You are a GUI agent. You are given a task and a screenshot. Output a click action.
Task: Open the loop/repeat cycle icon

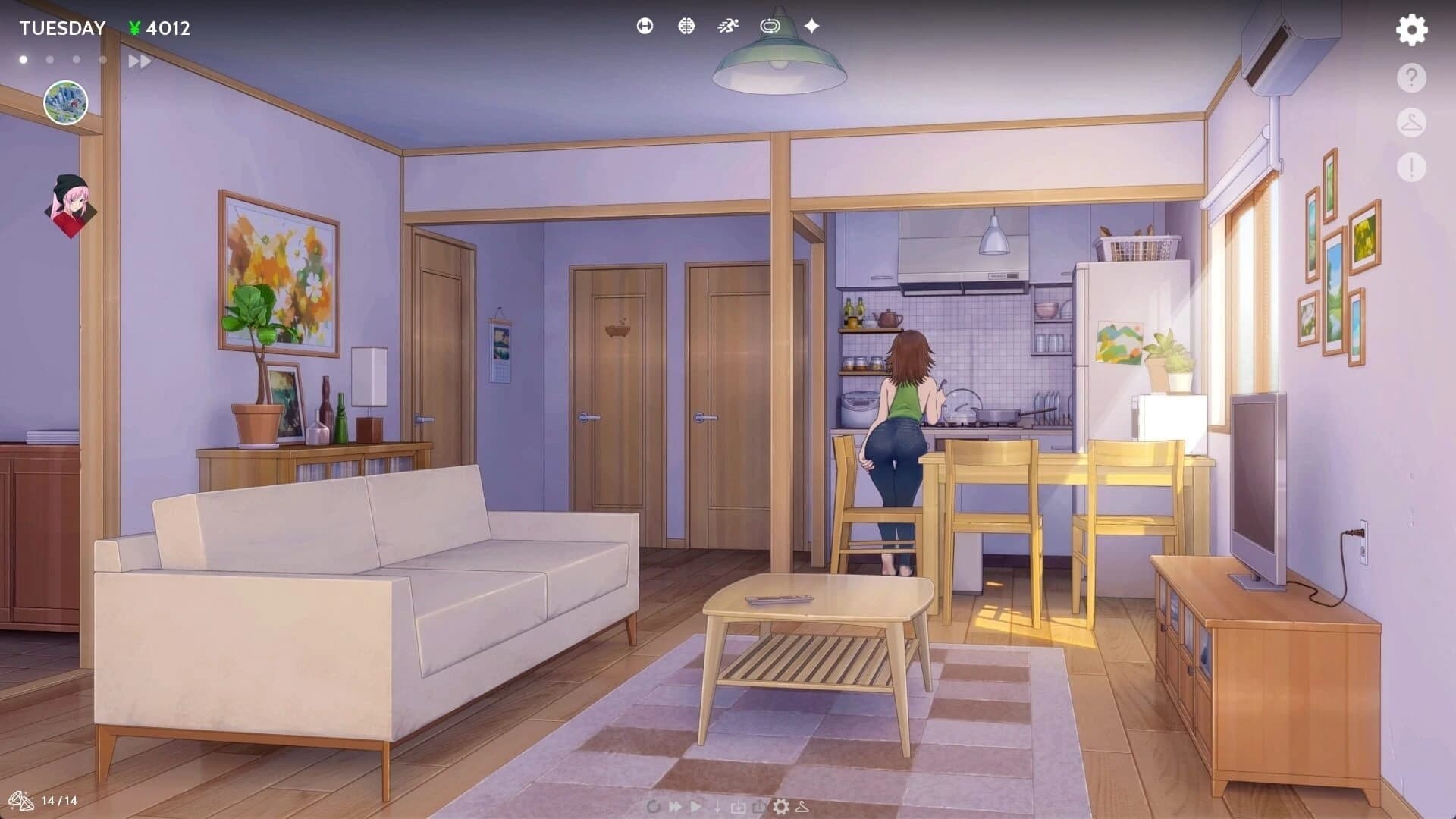click(770, 27)
